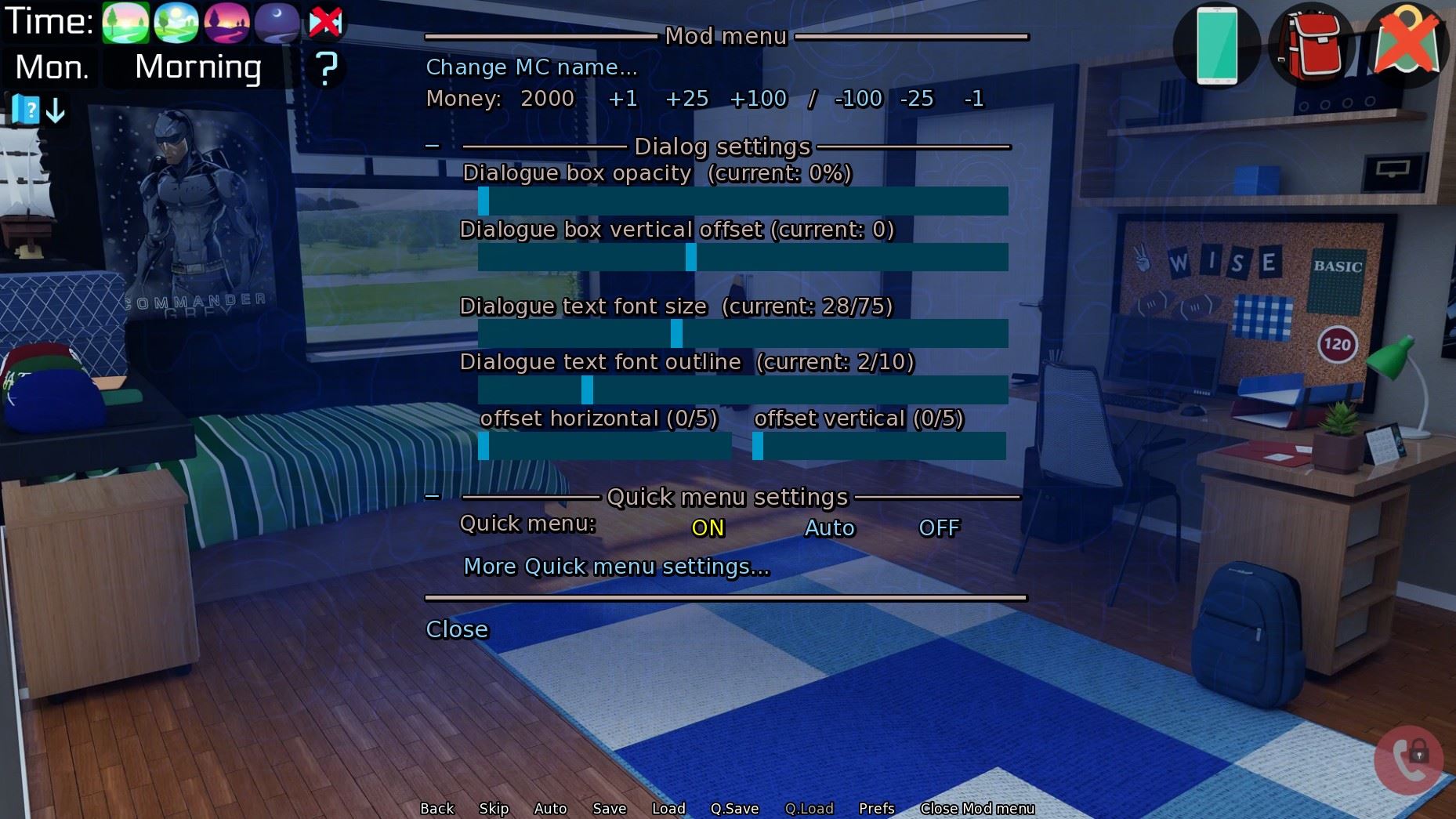The width and height of the screenshot is (1456, 819).
Task: Click the question mark help icon
Action: pos(327,69)
